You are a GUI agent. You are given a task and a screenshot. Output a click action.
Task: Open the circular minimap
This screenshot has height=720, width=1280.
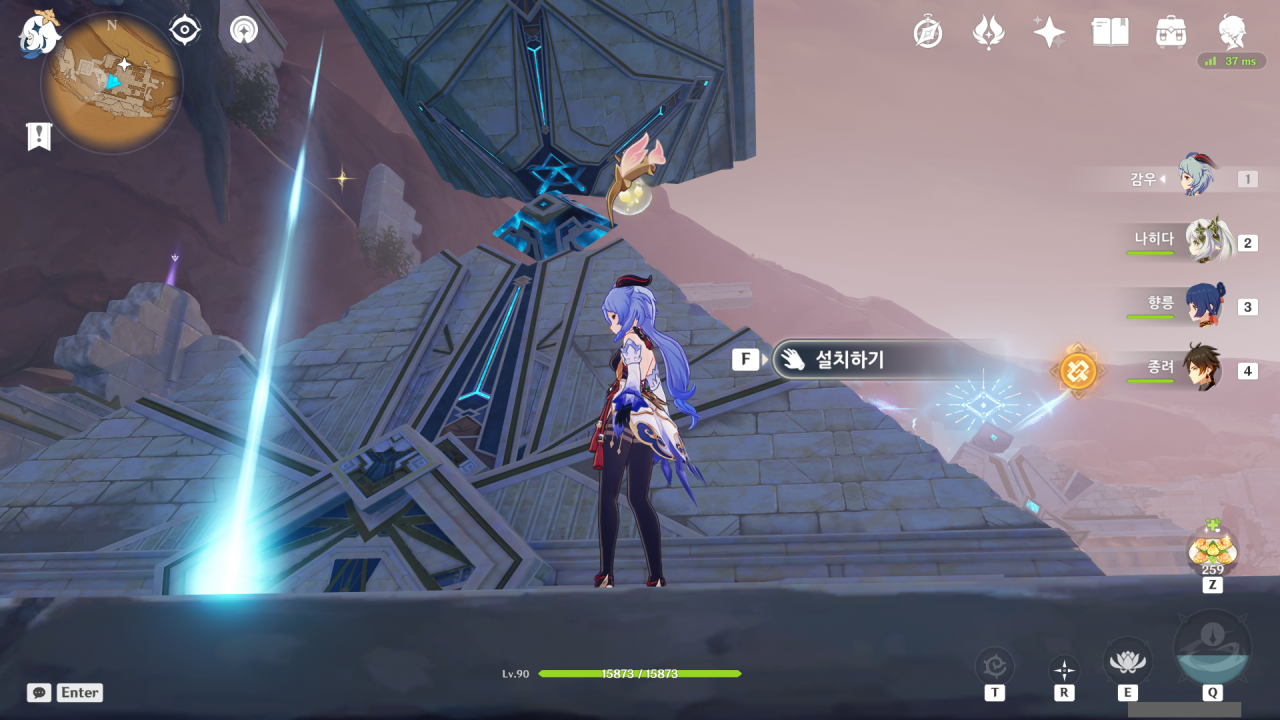111,82
